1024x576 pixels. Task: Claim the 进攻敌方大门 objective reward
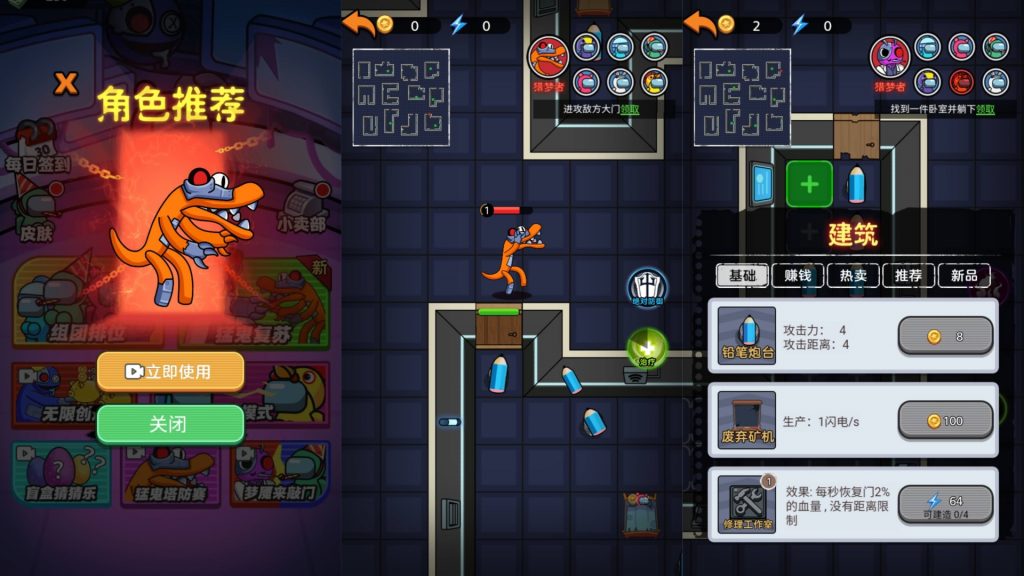(x=630, y=109)
